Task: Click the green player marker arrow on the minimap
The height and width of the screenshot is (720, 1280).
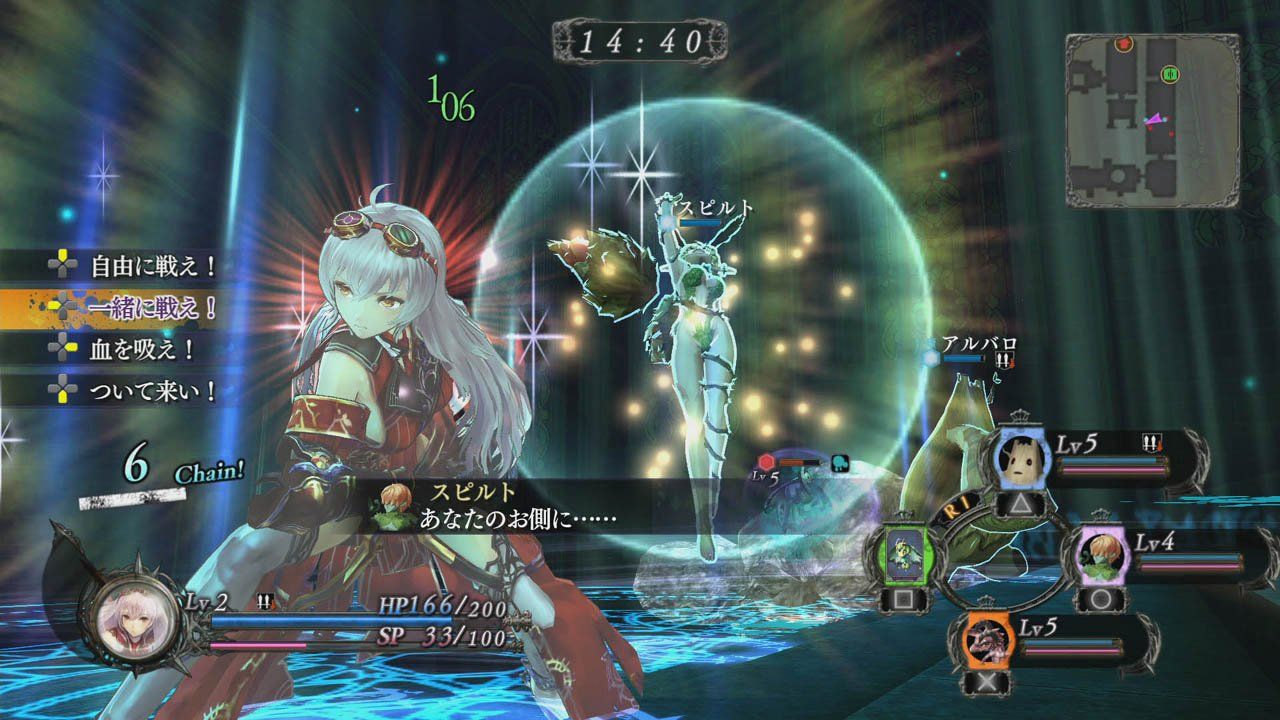Action: coord(1153,117)
